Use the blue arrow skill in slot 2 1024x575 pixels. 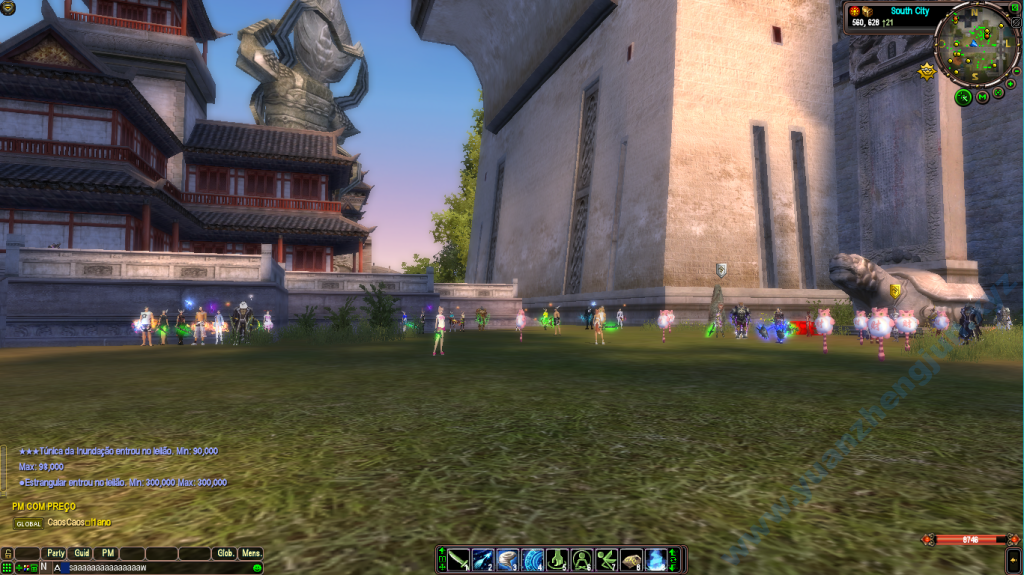[x=483, y=560]
